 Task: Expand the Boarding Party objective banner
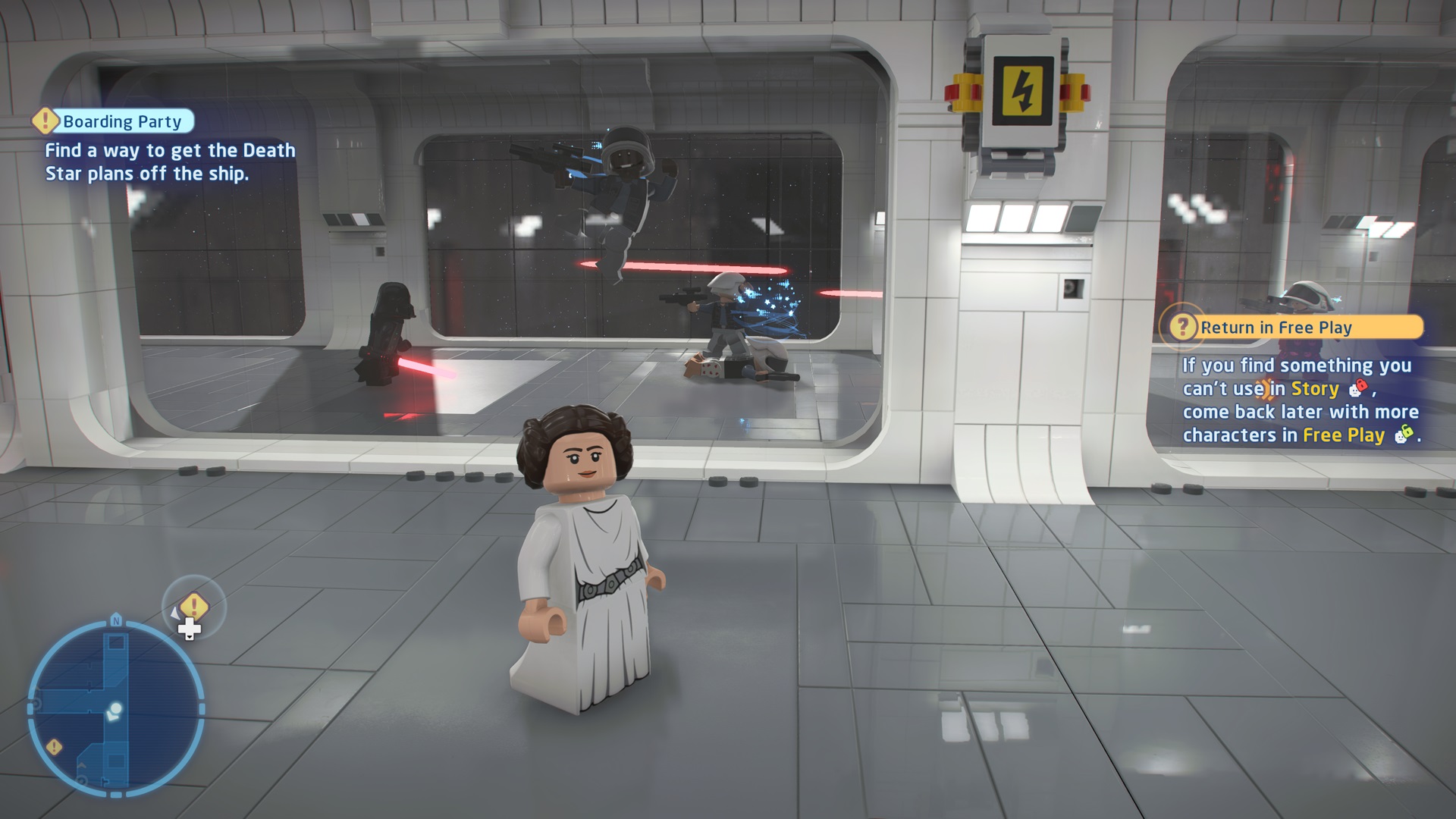(121, 121)
